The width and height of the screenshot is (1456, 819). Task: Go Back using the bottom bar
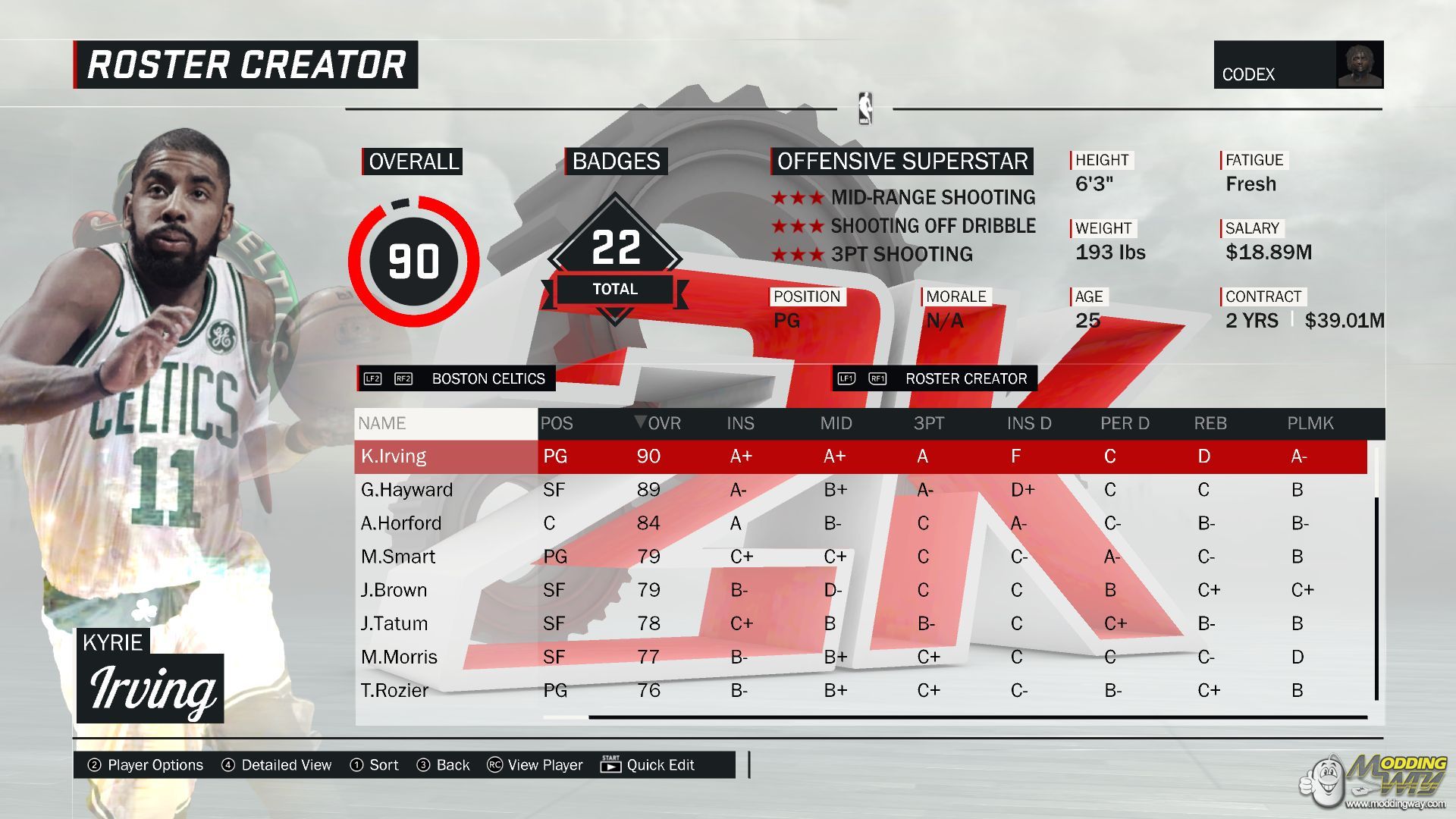pos(444,765)
